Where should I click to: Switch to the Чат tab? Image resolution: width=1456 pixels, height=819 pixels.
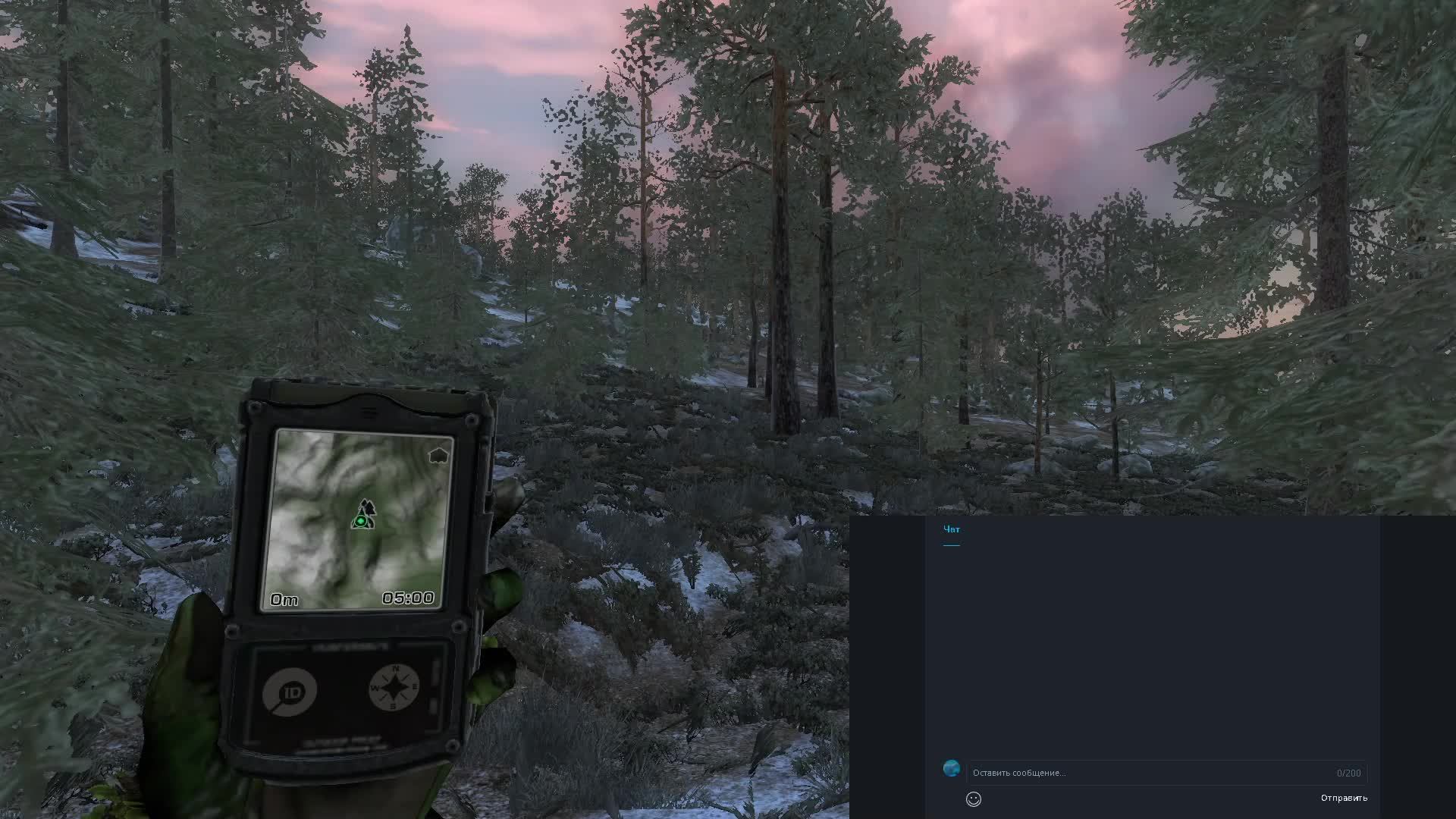click(951, 529)
